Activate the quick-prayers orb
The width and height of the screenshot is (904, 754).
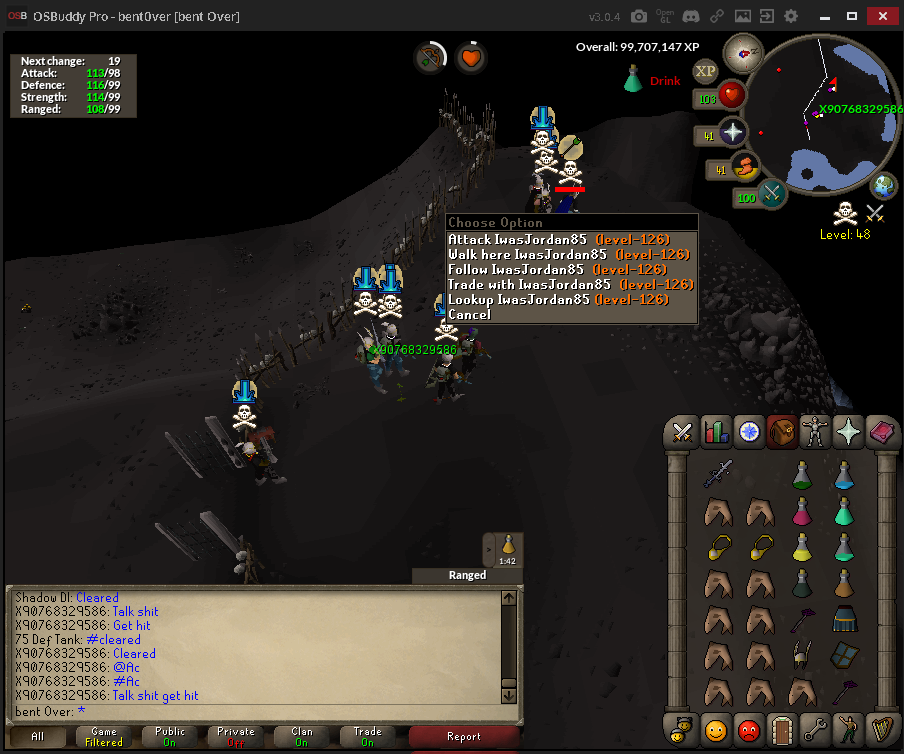coord(733,133)
